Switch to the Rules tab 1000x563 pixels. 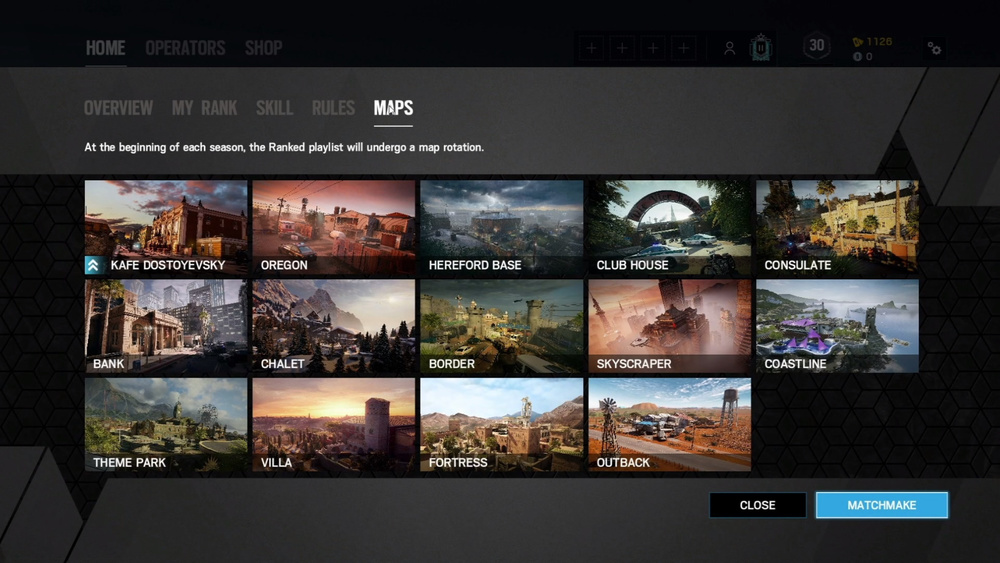click(333, 108)
